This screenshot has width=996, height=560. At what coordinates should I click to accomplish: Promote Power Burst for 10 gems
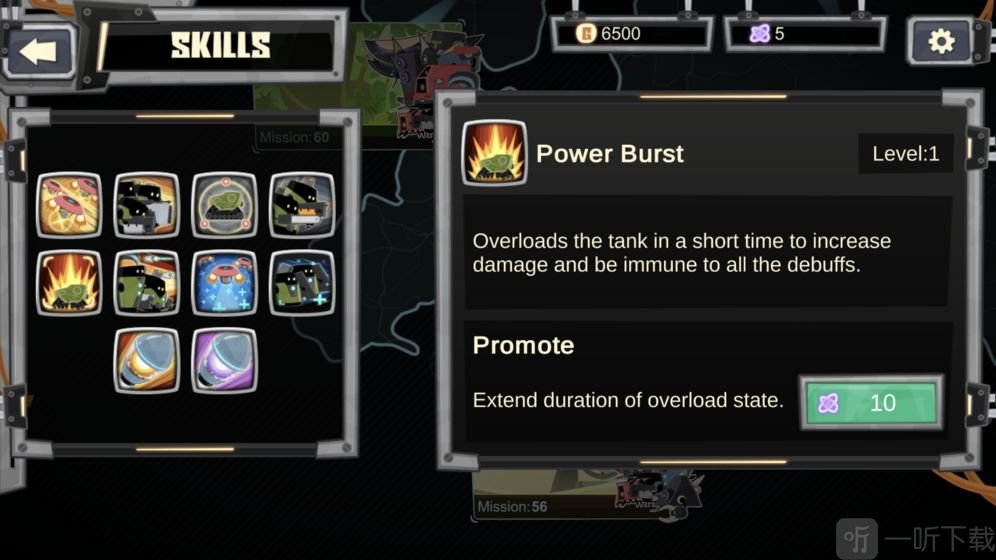[x=871, y=403]
